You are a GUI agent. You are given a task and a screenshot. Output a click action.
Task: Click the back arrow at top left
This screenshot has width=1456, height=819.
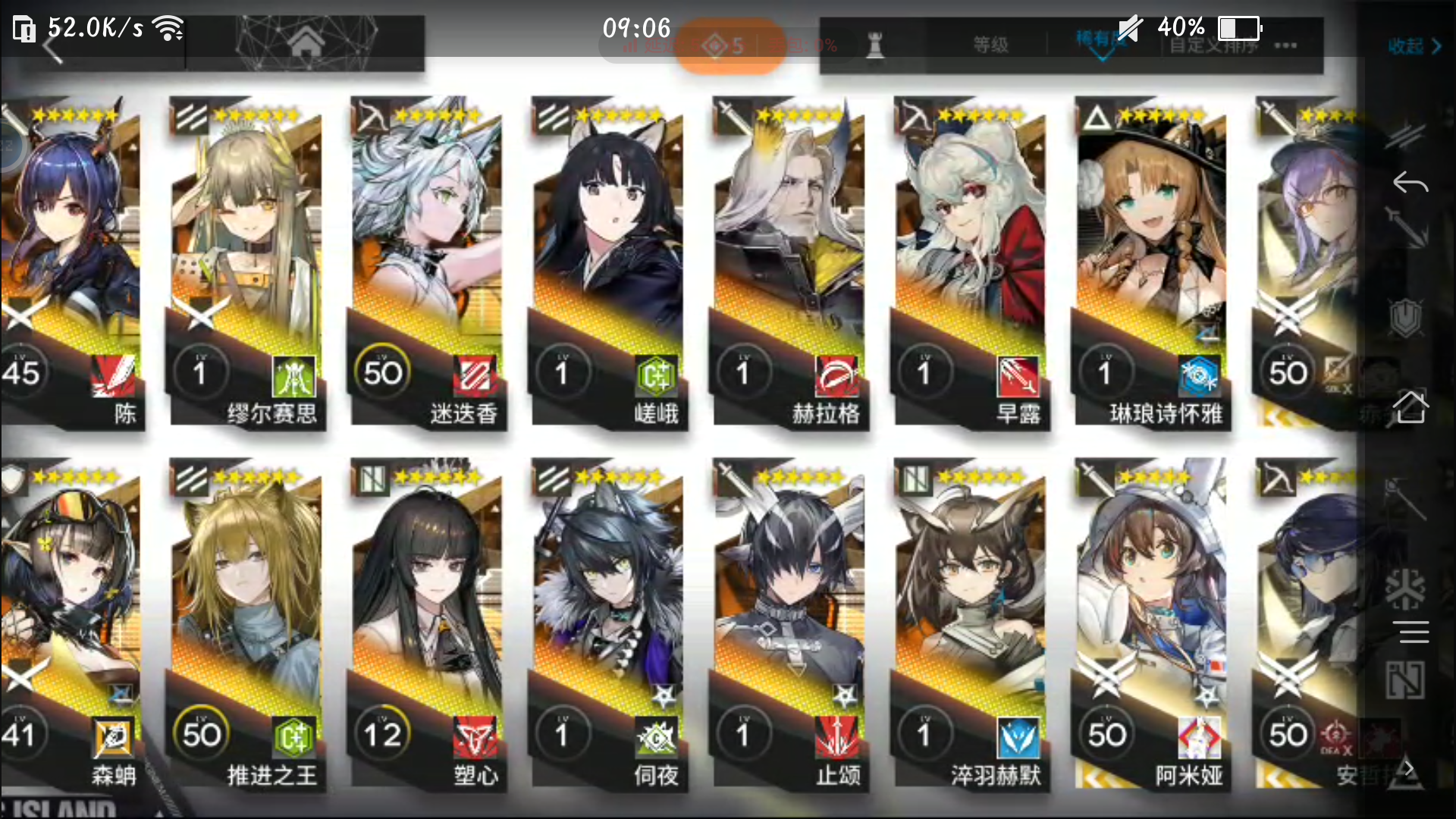(52, 45)
